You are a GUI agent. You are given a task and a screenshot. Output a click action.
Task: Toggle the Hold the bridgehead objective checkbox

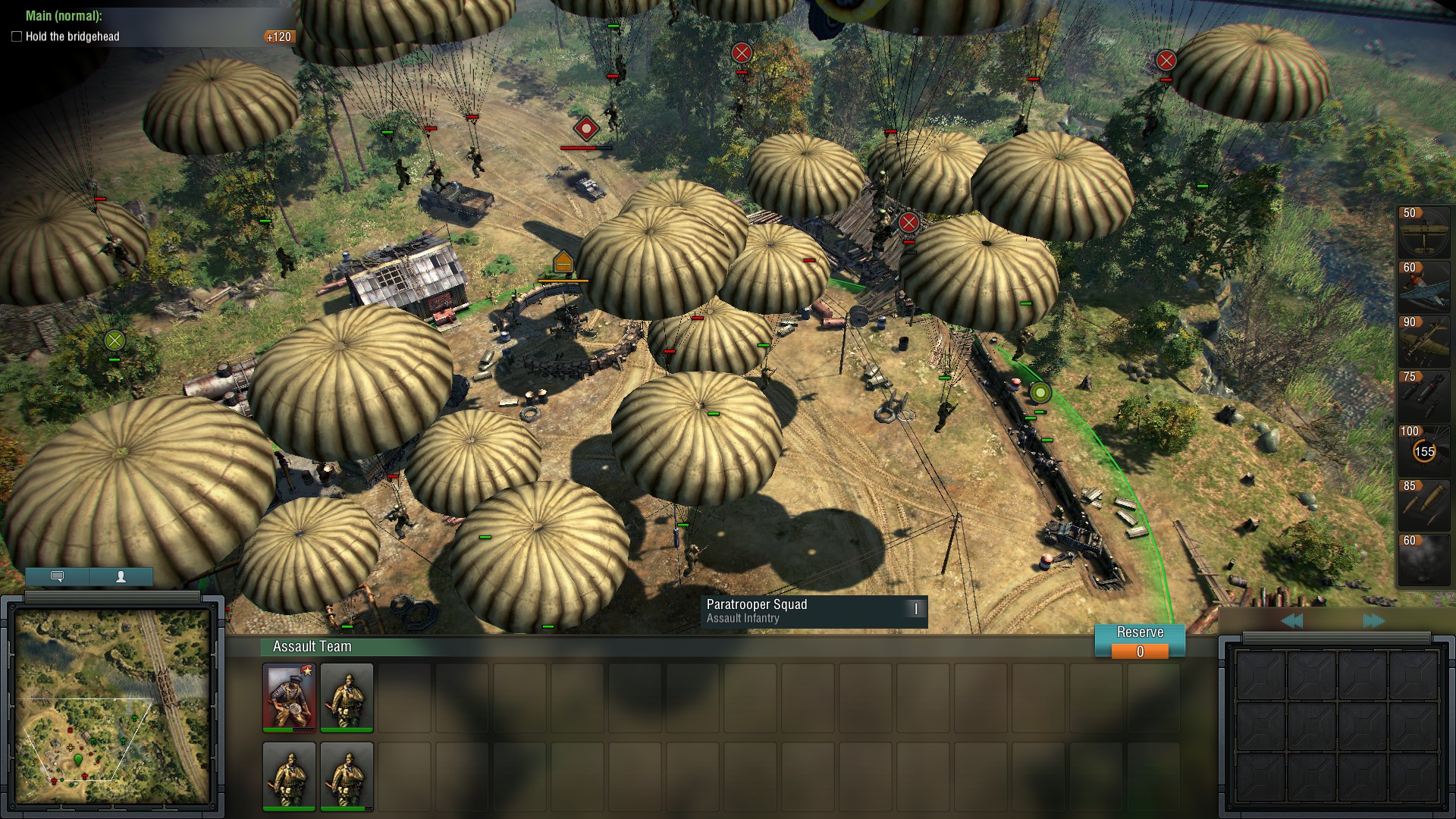pos(15,36)
